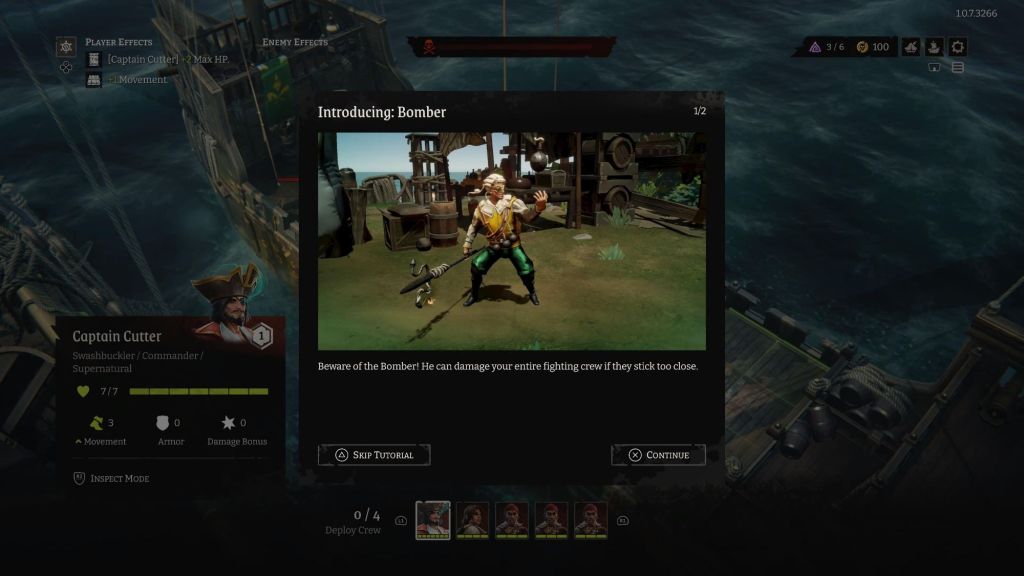Select Captain Cutter's crew portrait

pos(433,520)
